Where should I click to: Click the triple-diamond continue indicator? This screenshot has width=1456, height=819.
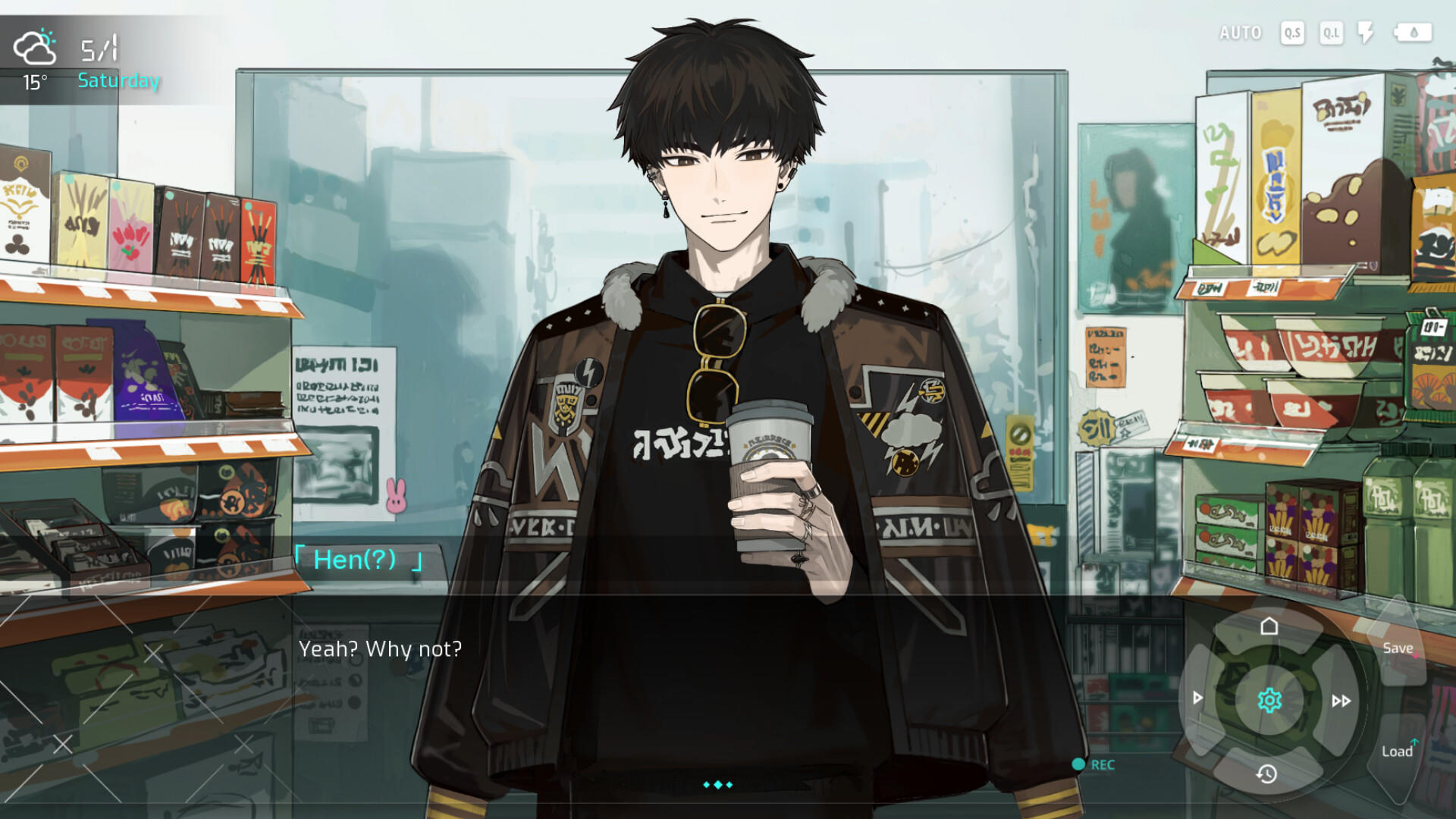point(719,785)
